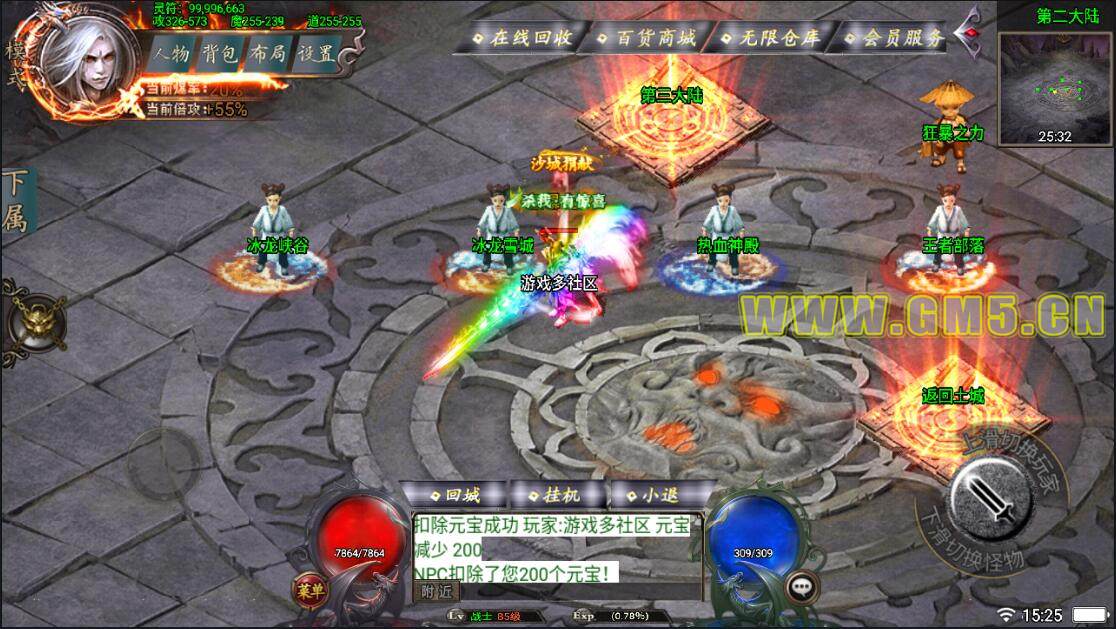Choose 小退 to log out
This screenshot has width=1116, height=629.
click(652, 495)
